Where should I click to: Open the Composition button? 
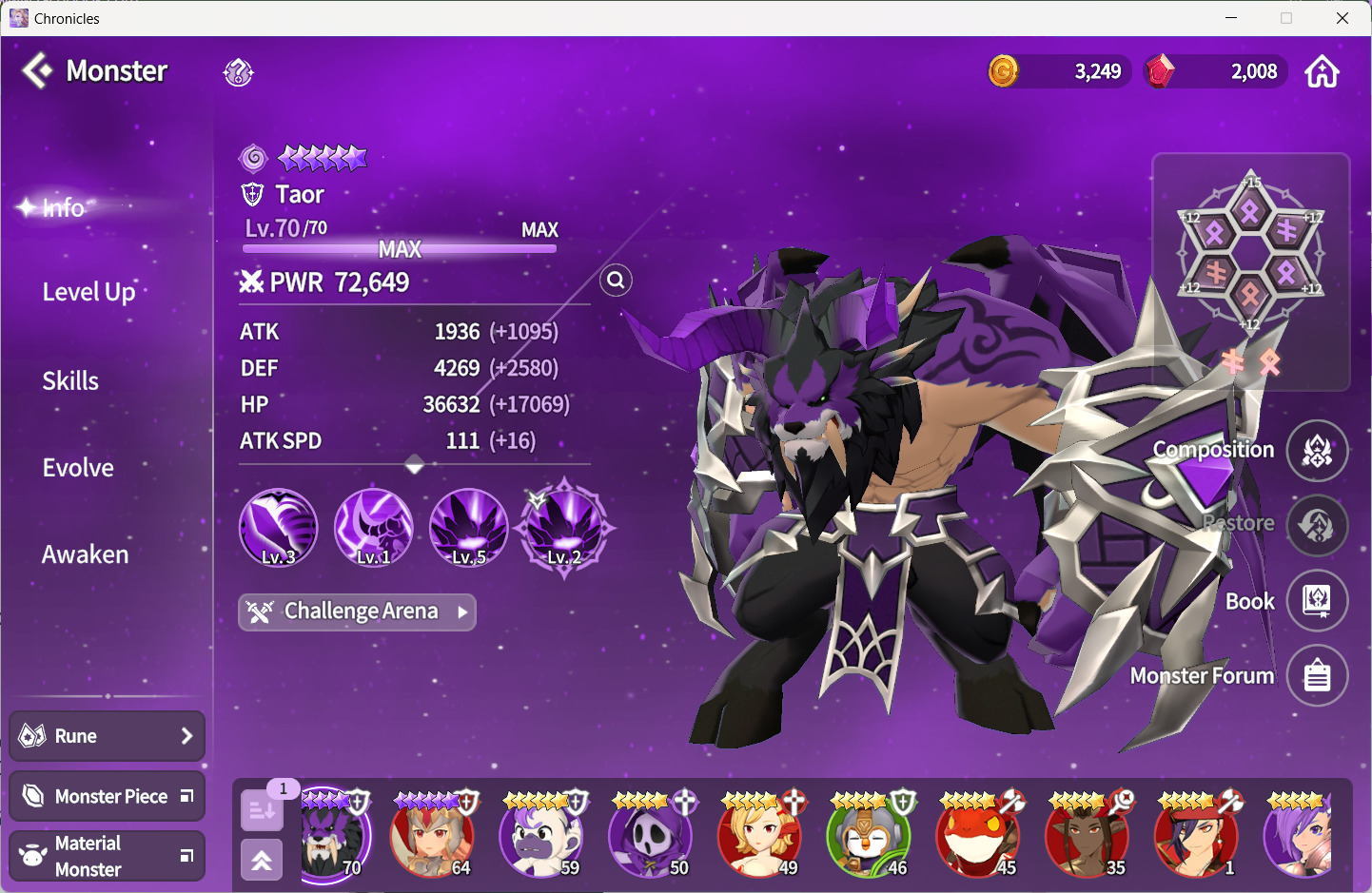click(x=1317, y=451)
